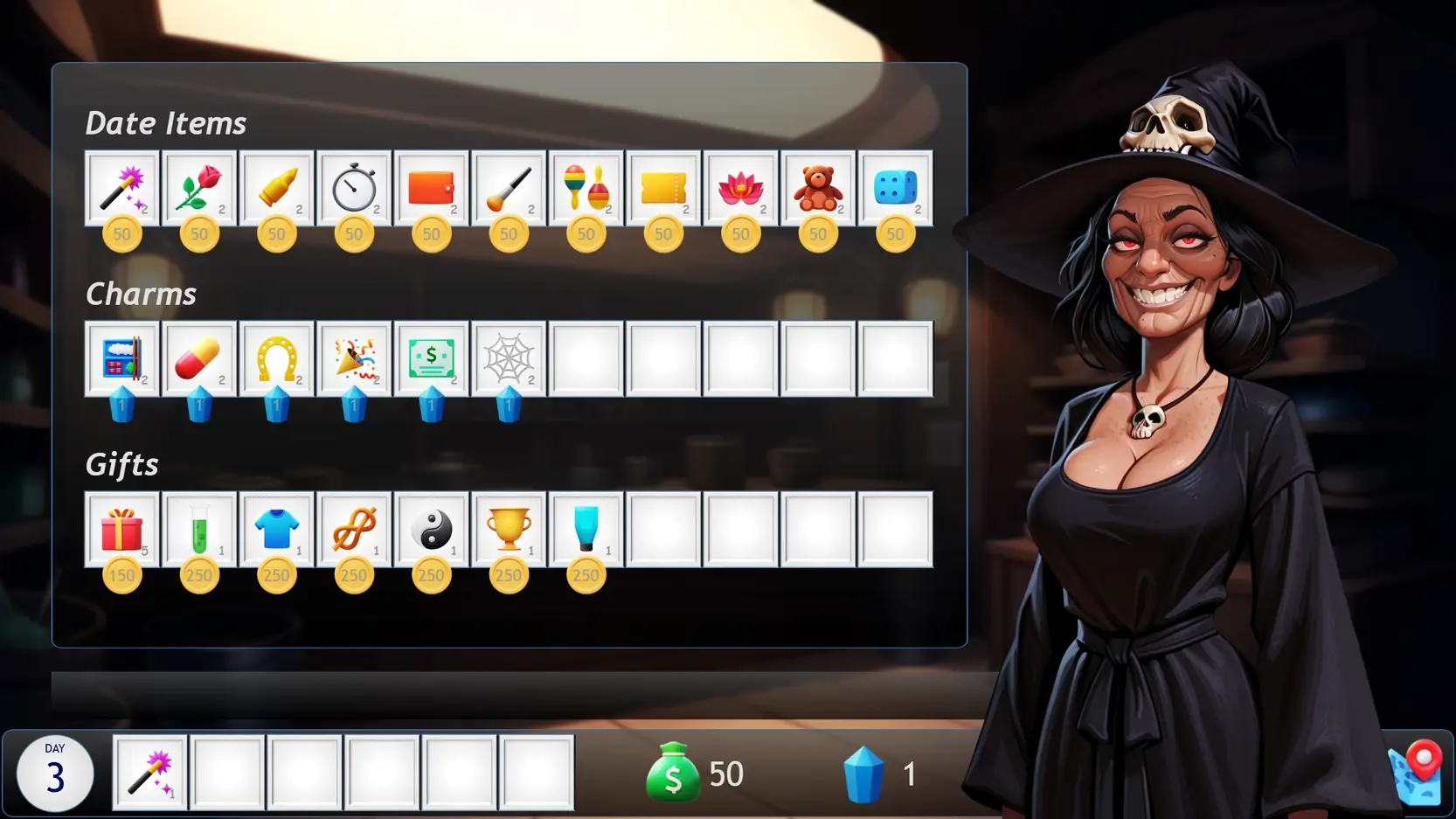This screenshot has width=1456, height=819.
Task: Choose the green dollar bill charm
Action: (x=431, y=358)
